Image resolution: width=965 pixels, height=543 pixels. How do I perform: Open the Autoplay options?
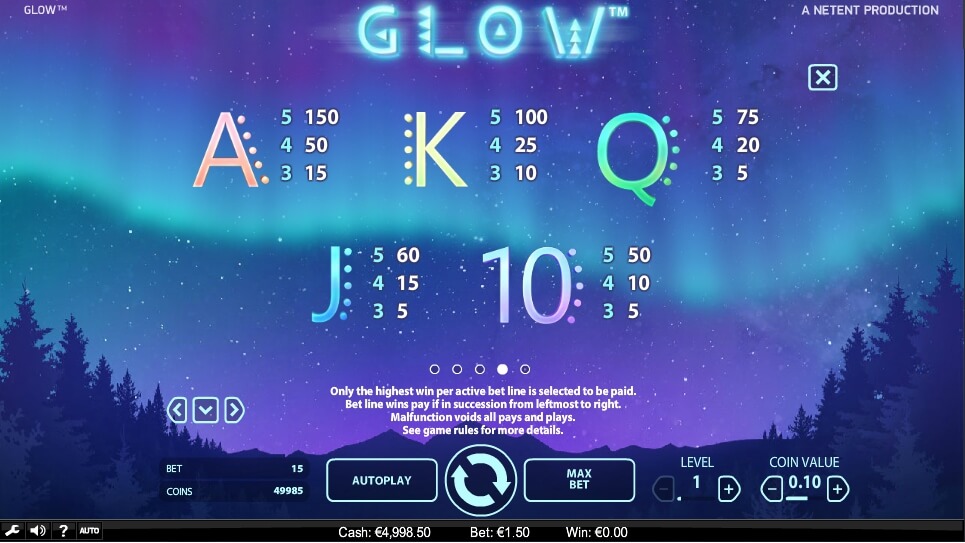coord(382,480)
